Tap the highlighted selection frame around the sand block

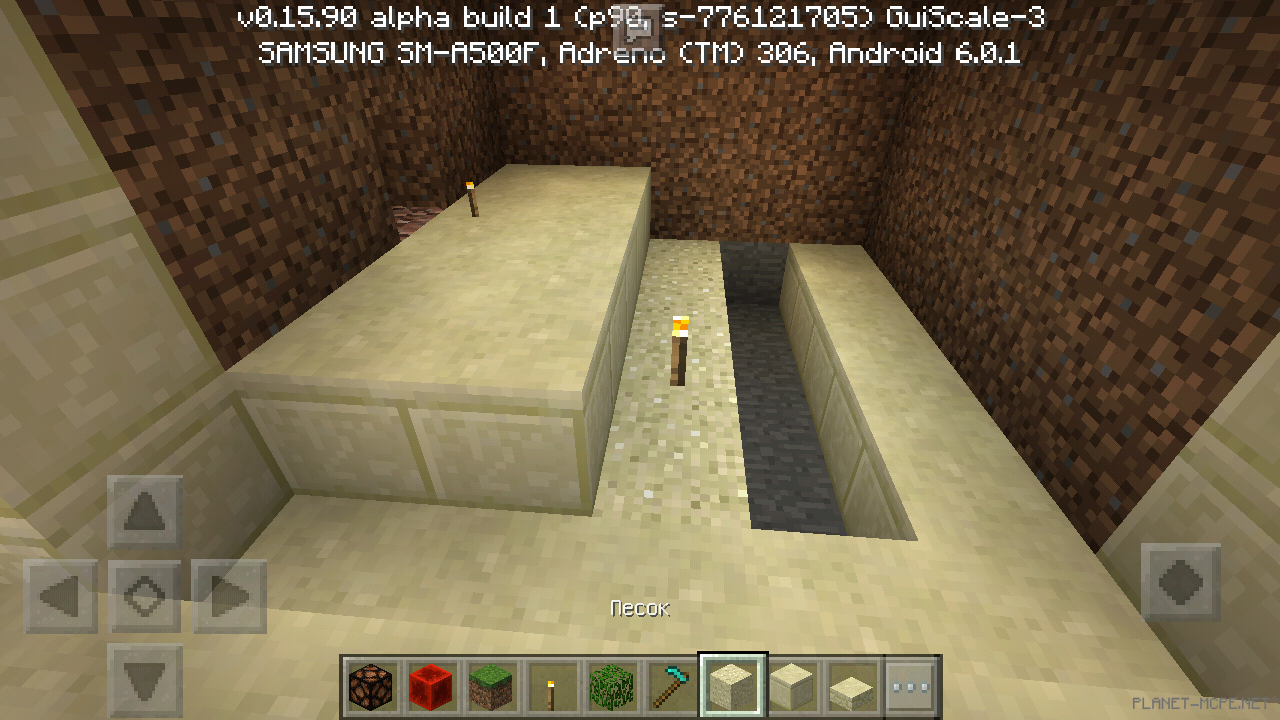731,685
